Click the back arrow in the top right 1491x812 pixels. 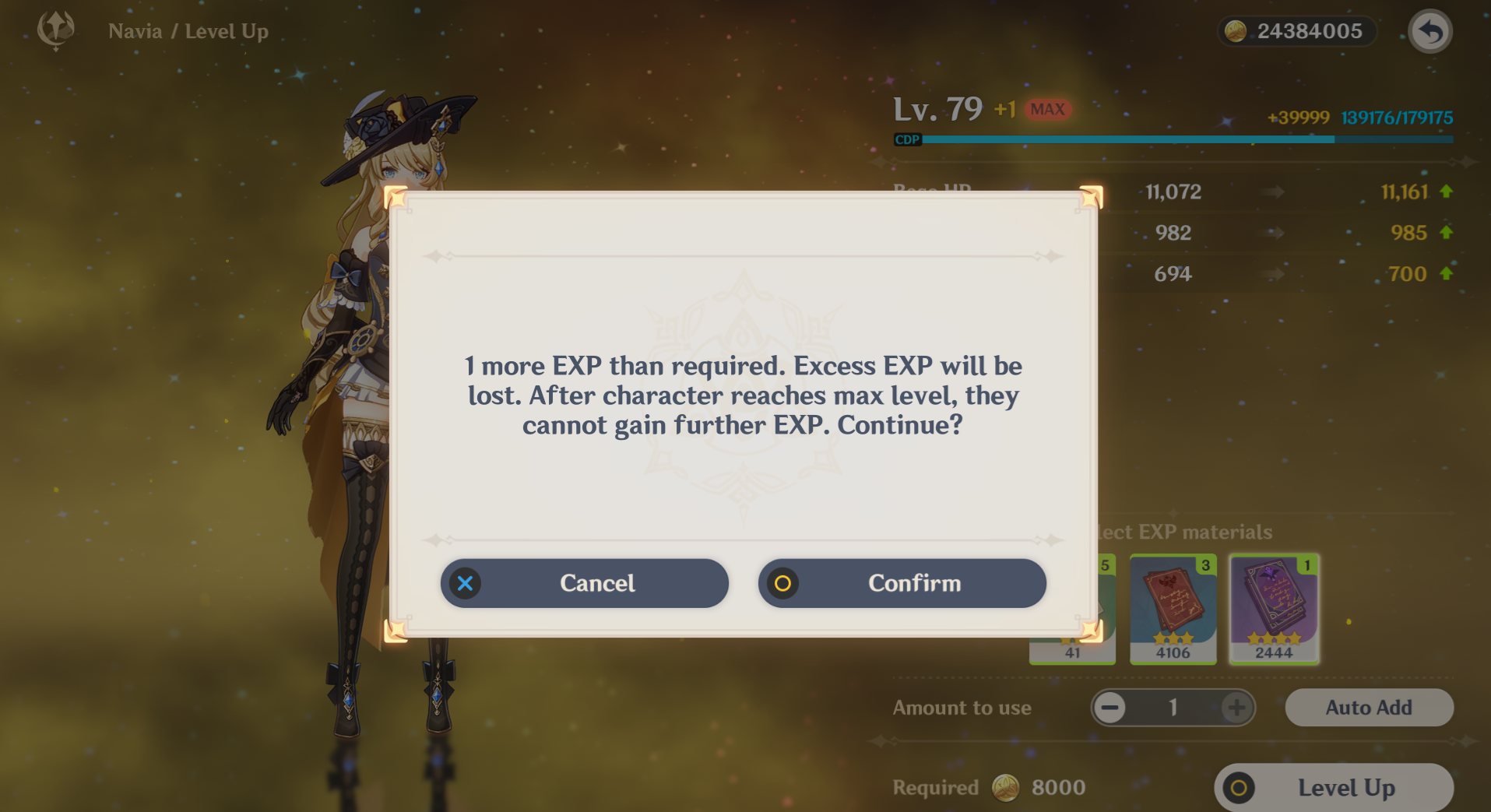tap(1429, 31)
